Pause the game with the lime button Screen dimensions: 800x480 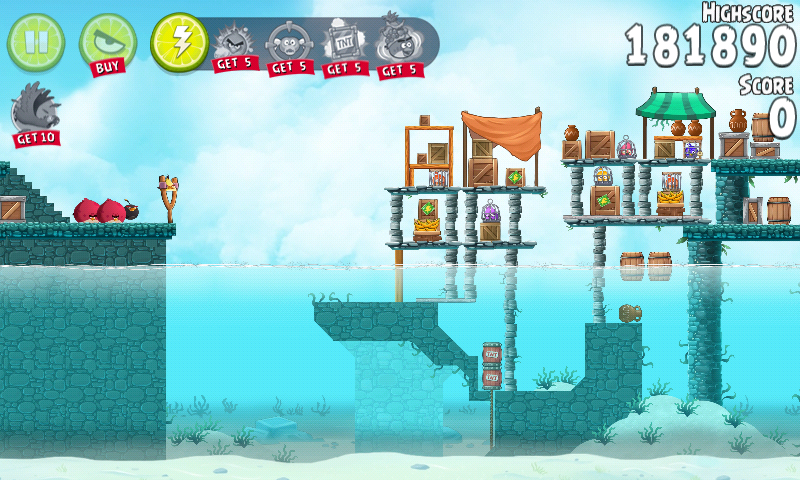[x=35, y=42]
